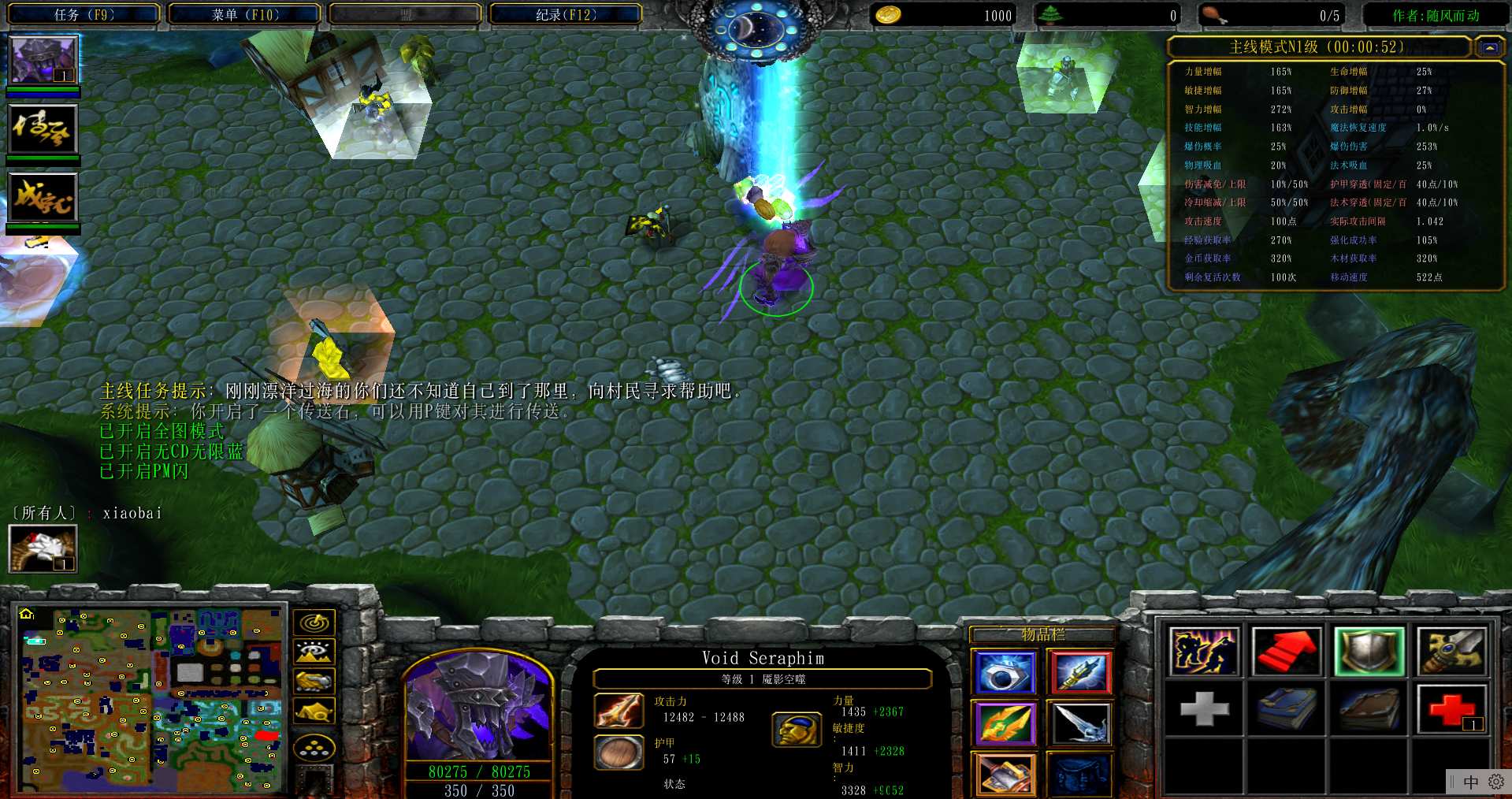The width and height of the screenshot is (1512, 799).
Task: Activate the green-bordered shield ability
Action: pos(1369,652)
